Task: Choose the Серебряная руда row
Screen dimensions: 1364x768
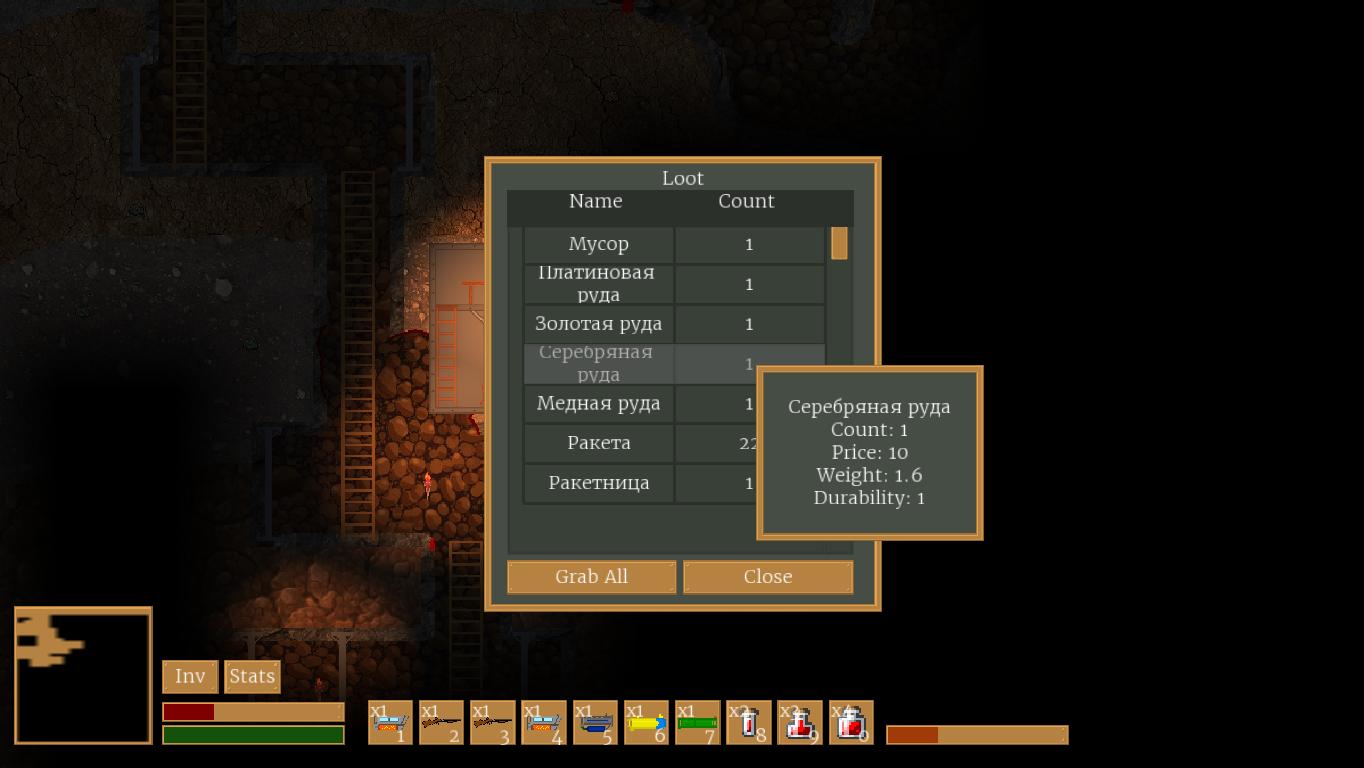Action: coord(598,364)
